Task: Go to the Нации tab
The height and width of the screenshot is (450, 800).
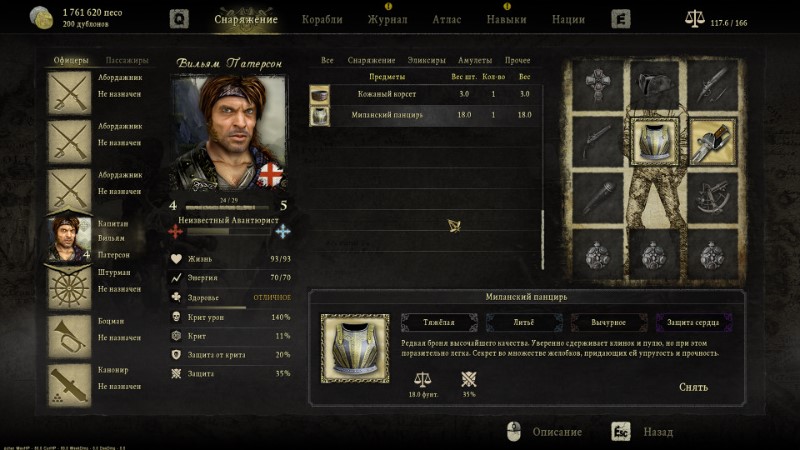Action: click(568, 19)
